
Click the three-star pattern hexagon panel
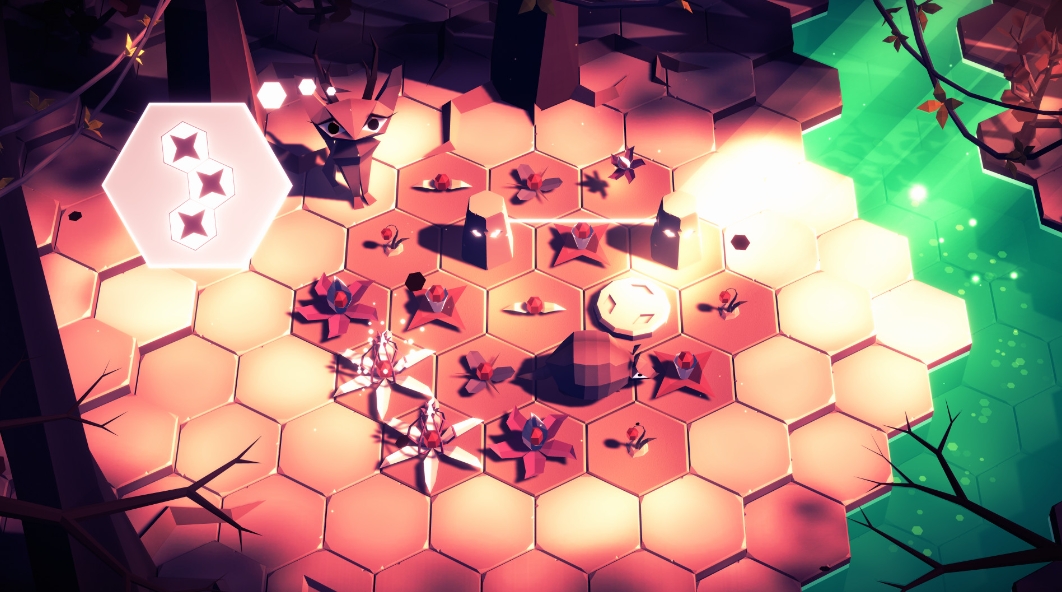pos(197,185)
